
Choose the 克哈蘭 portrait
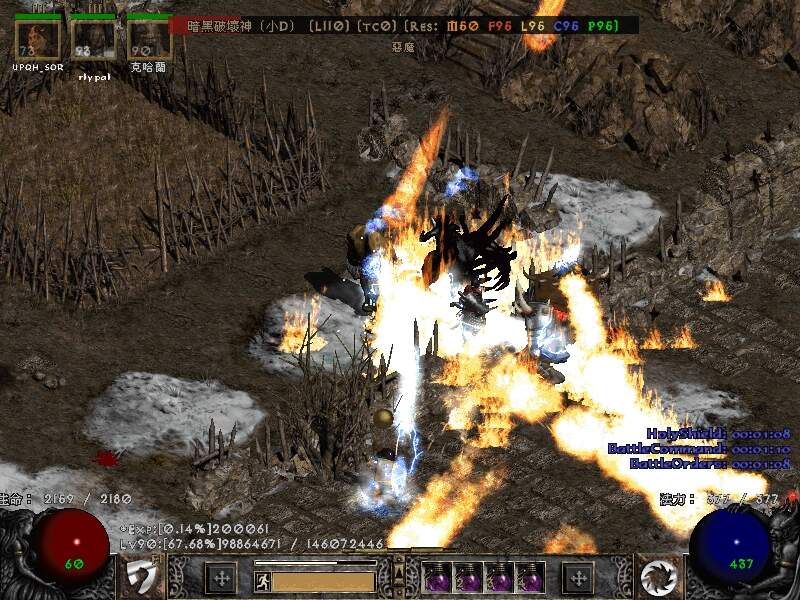[x=149, y=40]
